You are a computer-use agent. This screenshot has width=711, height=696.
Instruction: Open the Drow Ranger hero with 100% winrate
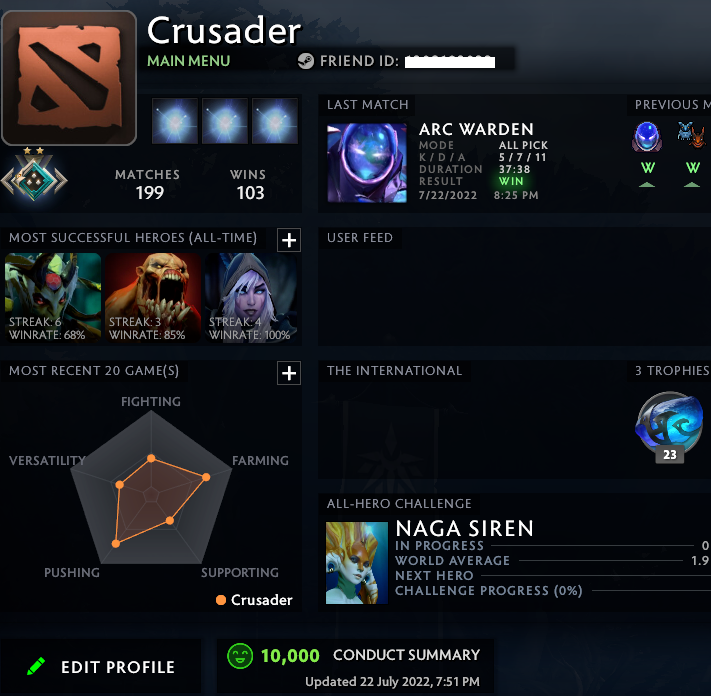[253, 298]
